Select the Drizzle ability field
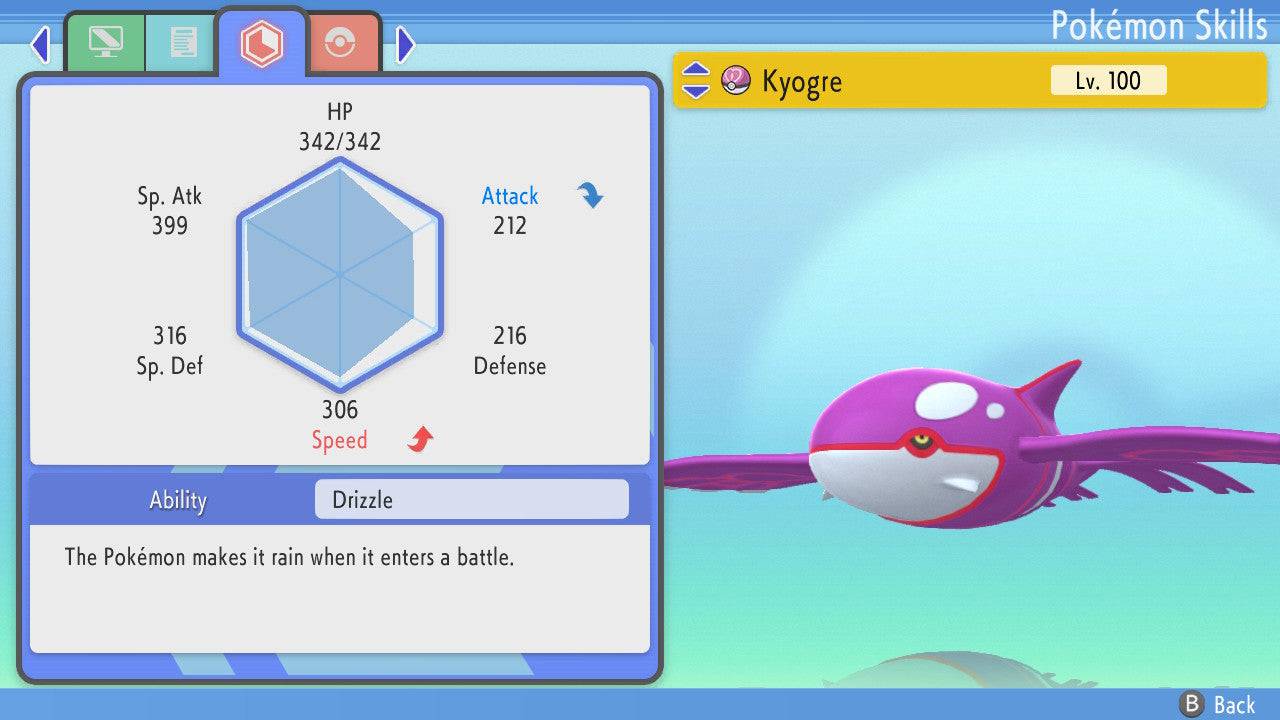Screen dimensions: 1280x720 470,499
